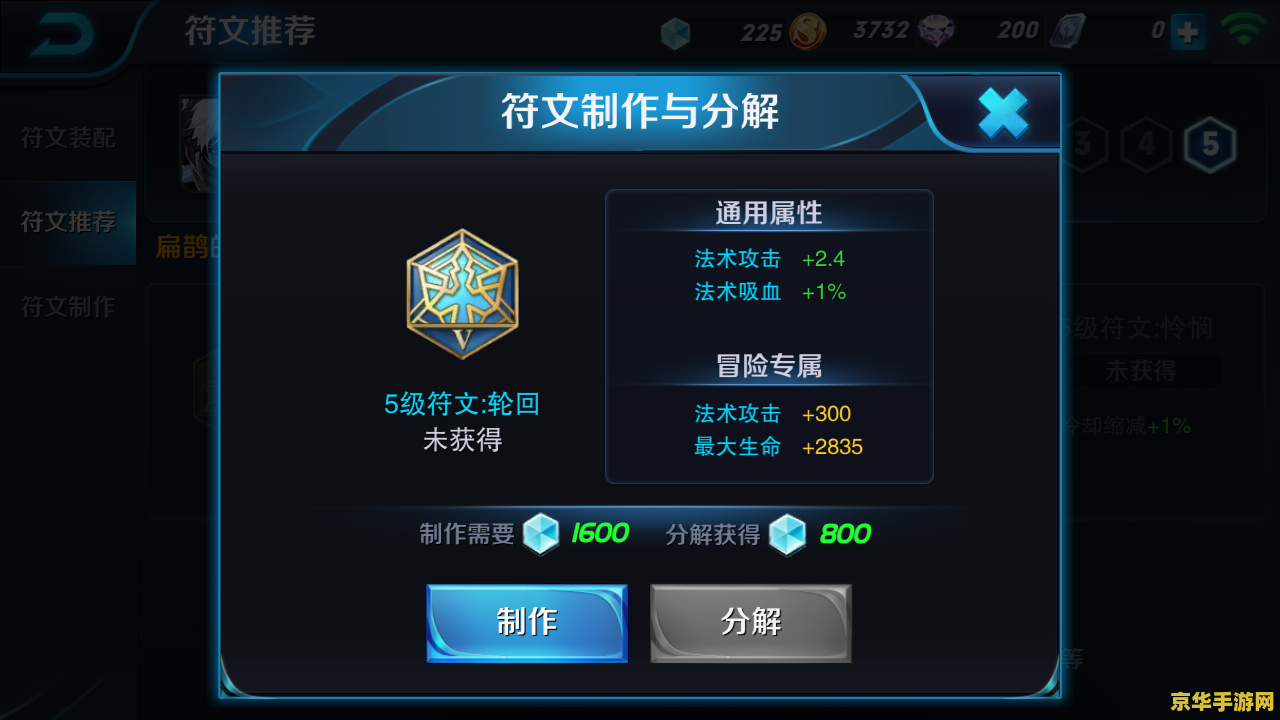Viewport: 1280px width, 720px height.
Task: Select the level 4 hexagon filter
Action: click(1146, 146)
